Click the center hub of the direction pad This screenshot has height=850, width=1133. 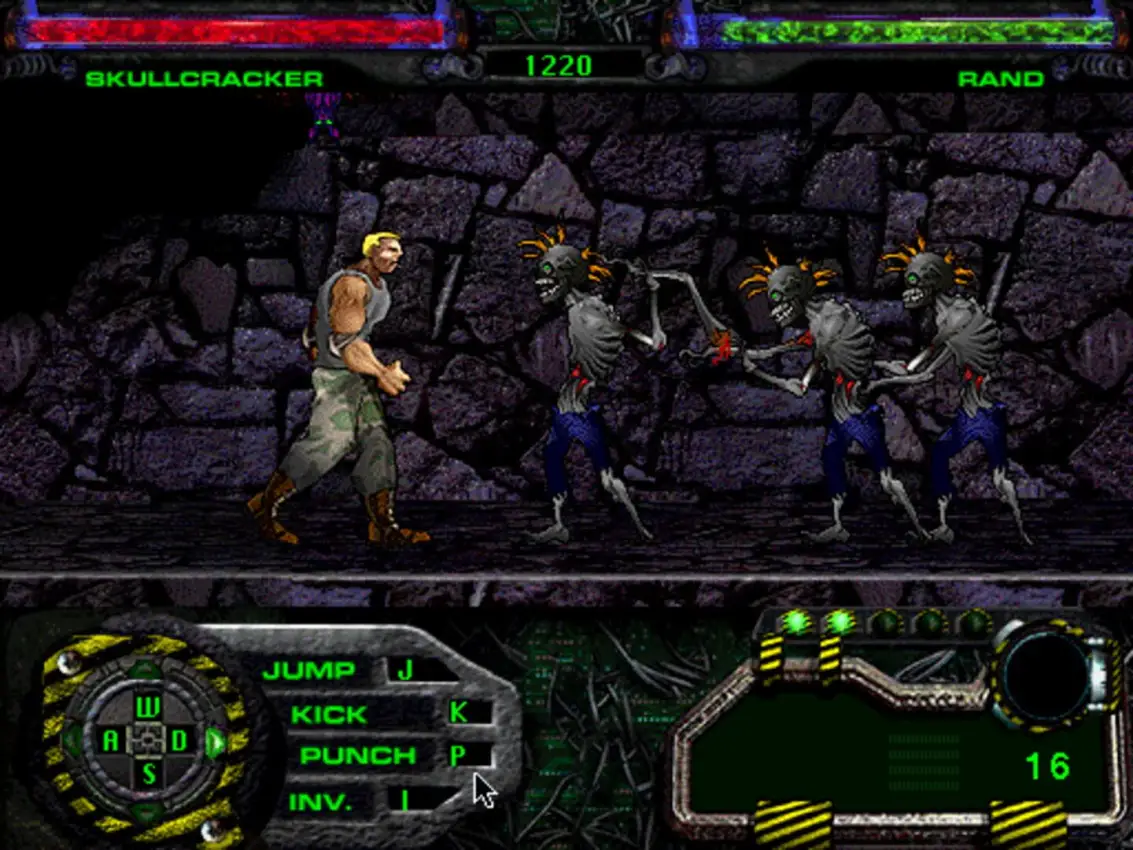pos(147,741)
